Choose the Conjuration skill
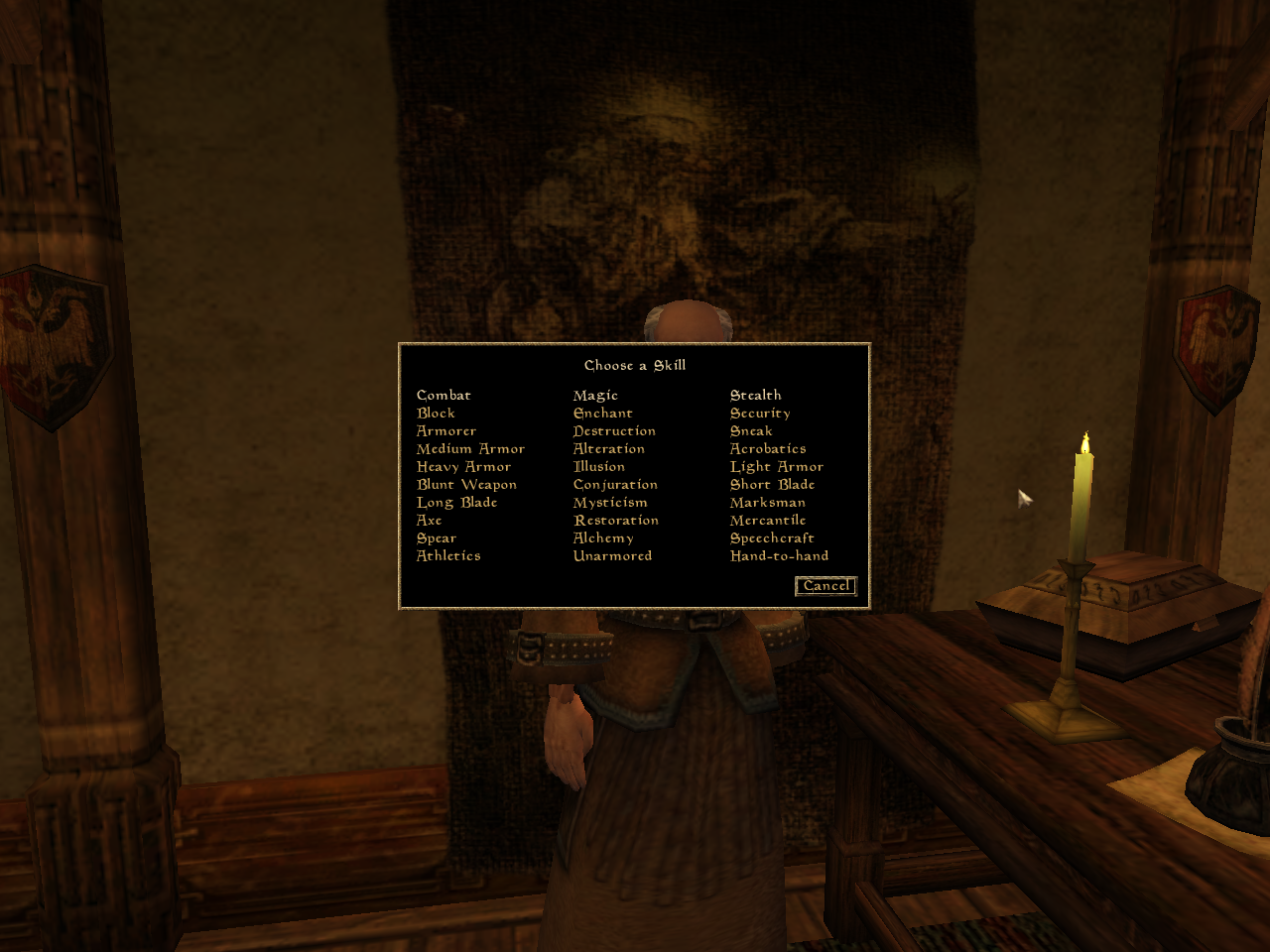This screenshot has height=952, width=1270. tap(615, 484)
